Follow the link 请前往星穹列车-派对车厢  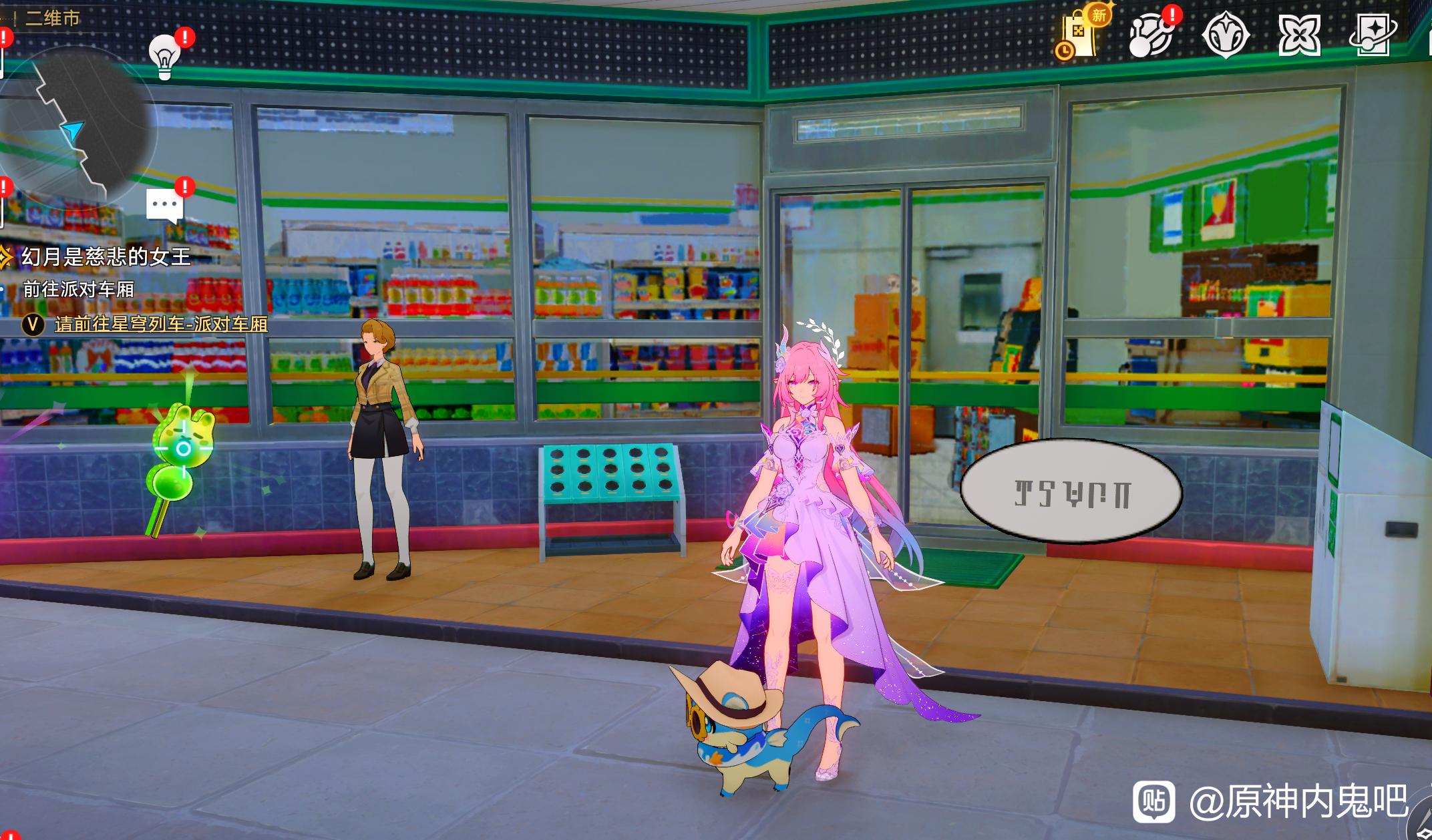tap(161, 325)
